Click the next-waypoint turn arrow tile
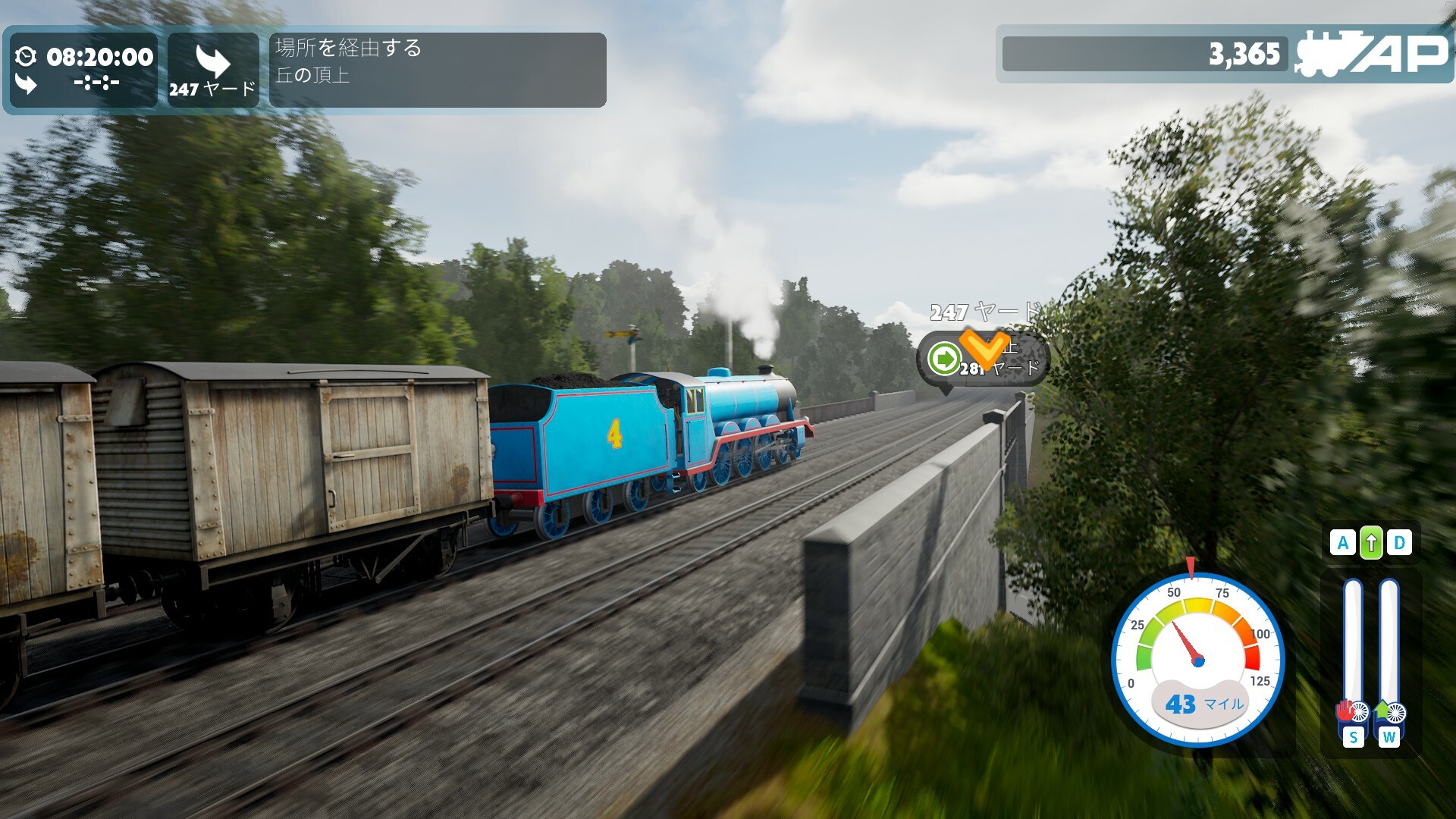The width and height of the screenshot is (1456, 819). coord(213,70)
